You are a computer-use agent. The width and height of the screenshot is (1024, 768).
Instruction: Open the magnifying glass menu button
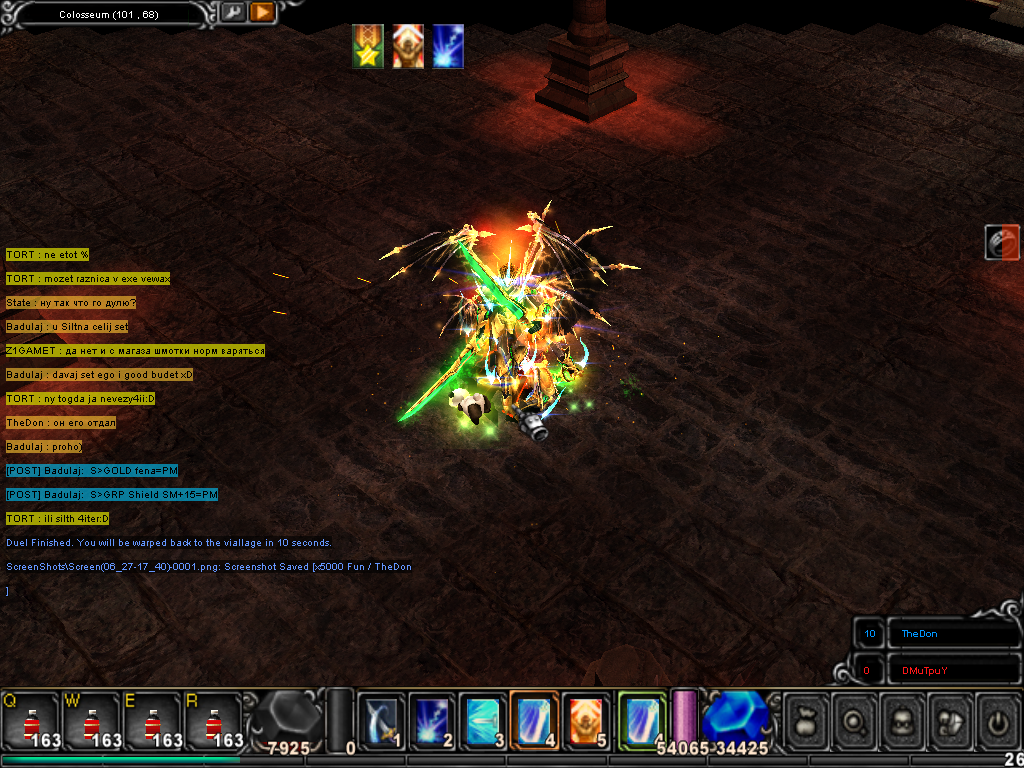point(856,719)
